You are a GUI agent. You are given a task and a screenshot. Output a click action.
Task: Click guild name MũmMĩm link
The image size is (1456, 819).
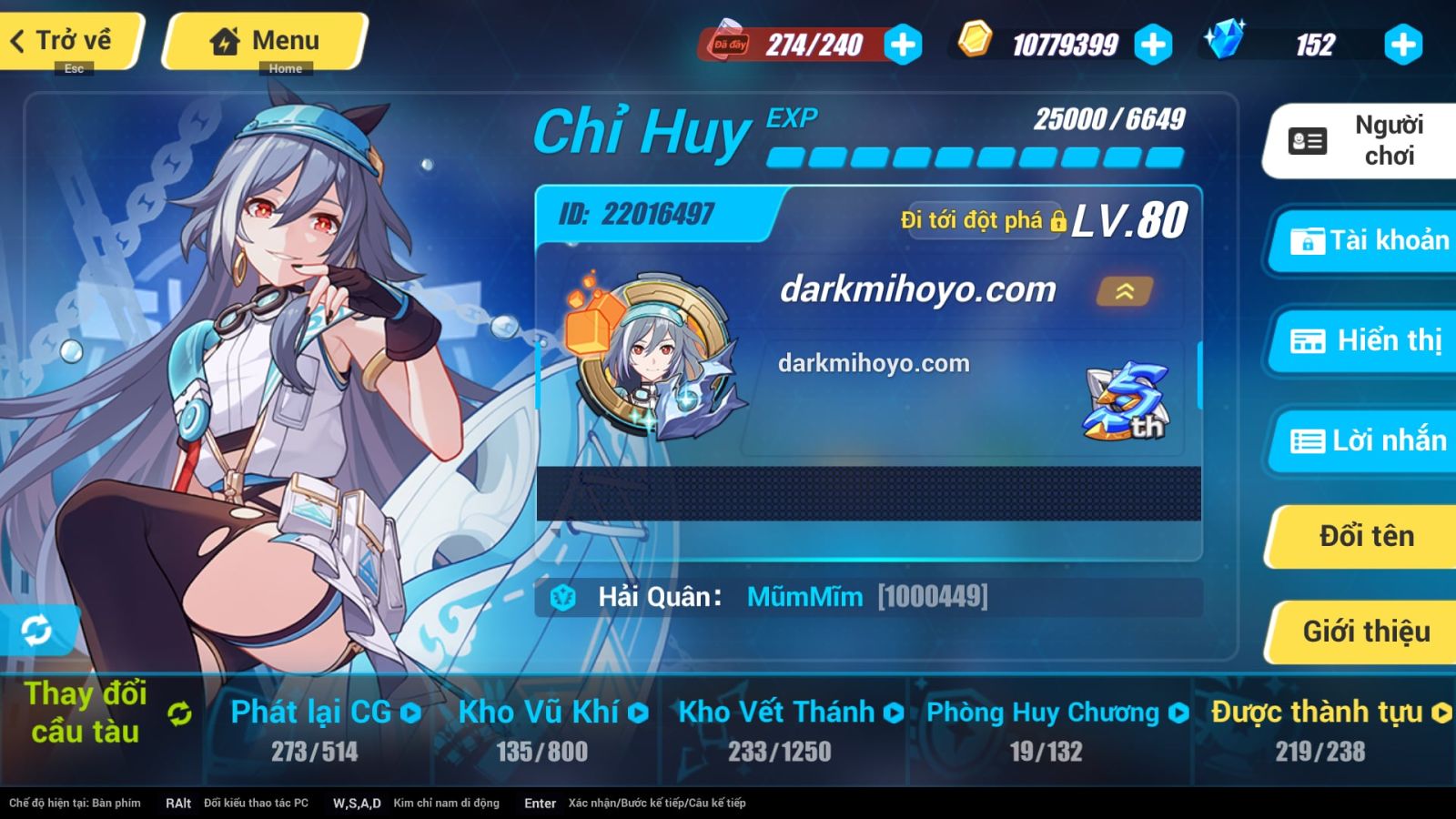[x=804, y=596]
